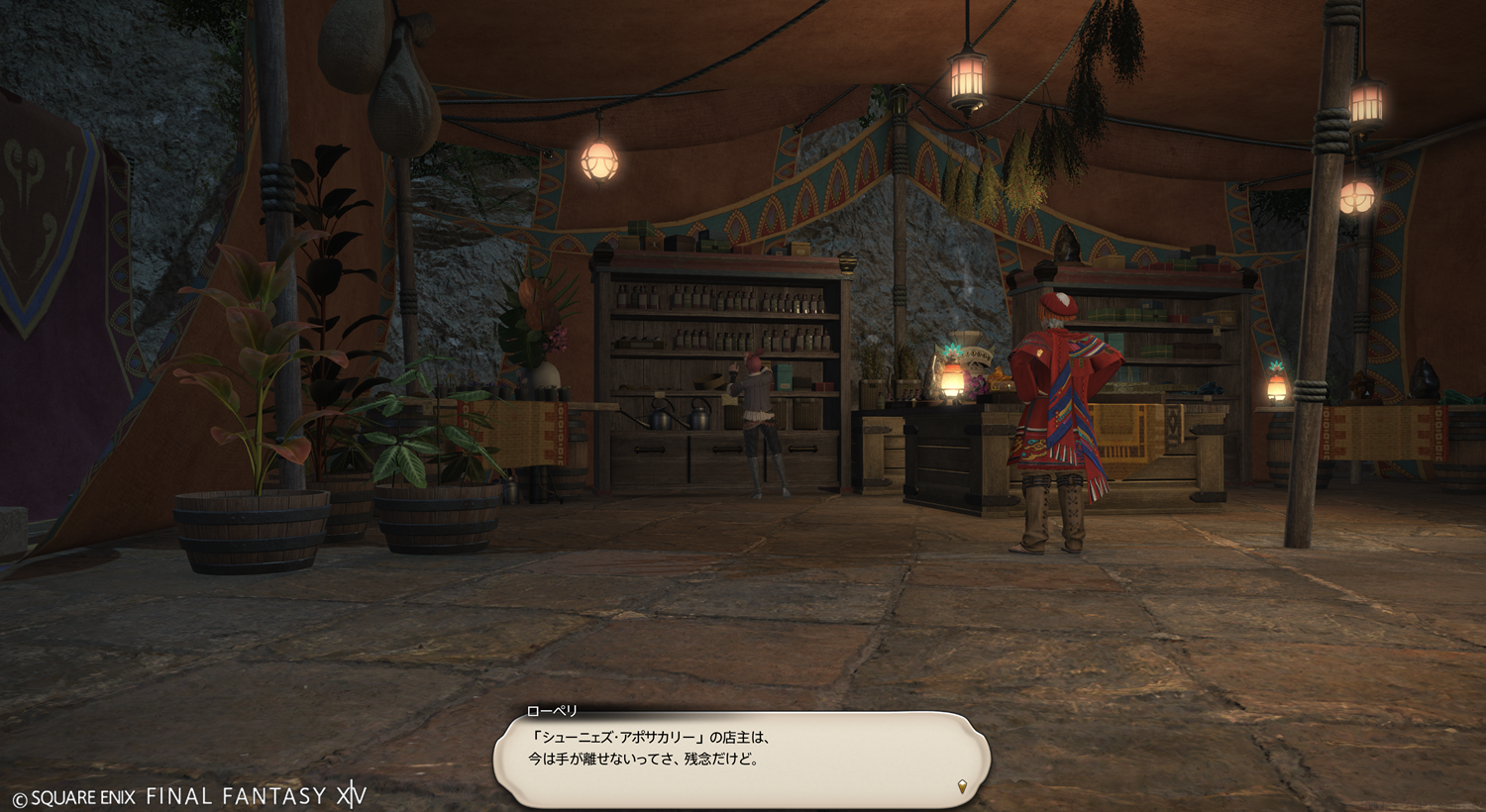Screen dimensions: 1486x812
Task: Advance Loperi's dialogue box text
Action: click(741, 758)
